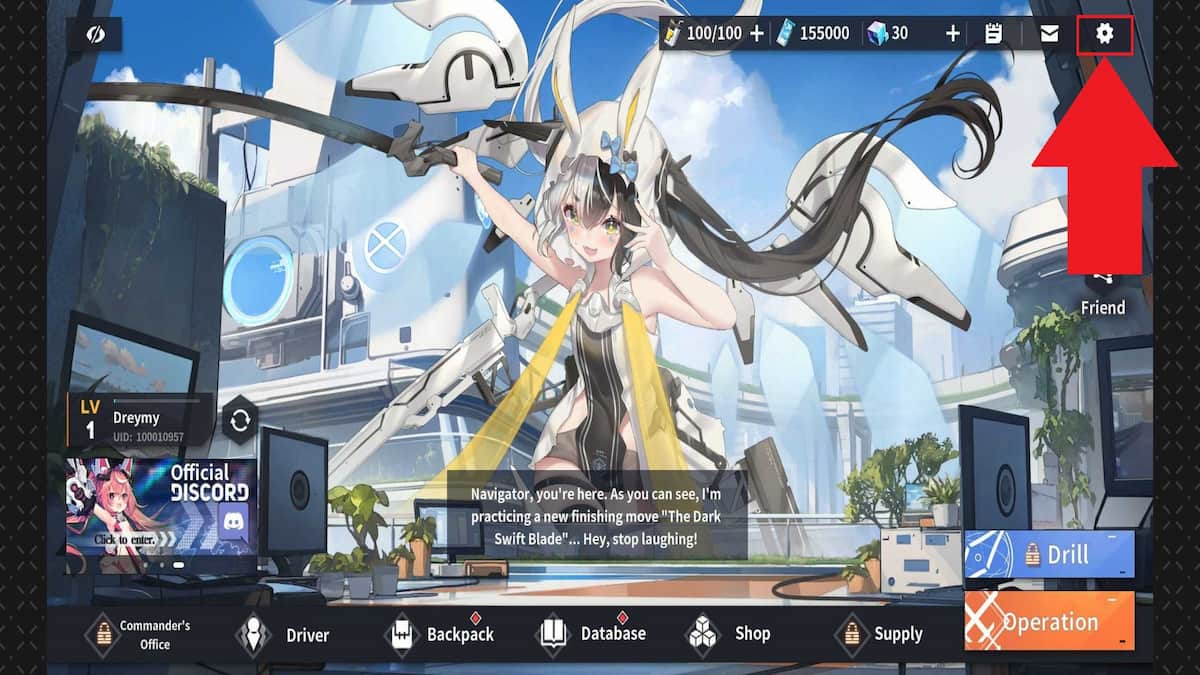Refill stamina with the plus button
Screen dimensions: 1200x675
click(757, 34)
